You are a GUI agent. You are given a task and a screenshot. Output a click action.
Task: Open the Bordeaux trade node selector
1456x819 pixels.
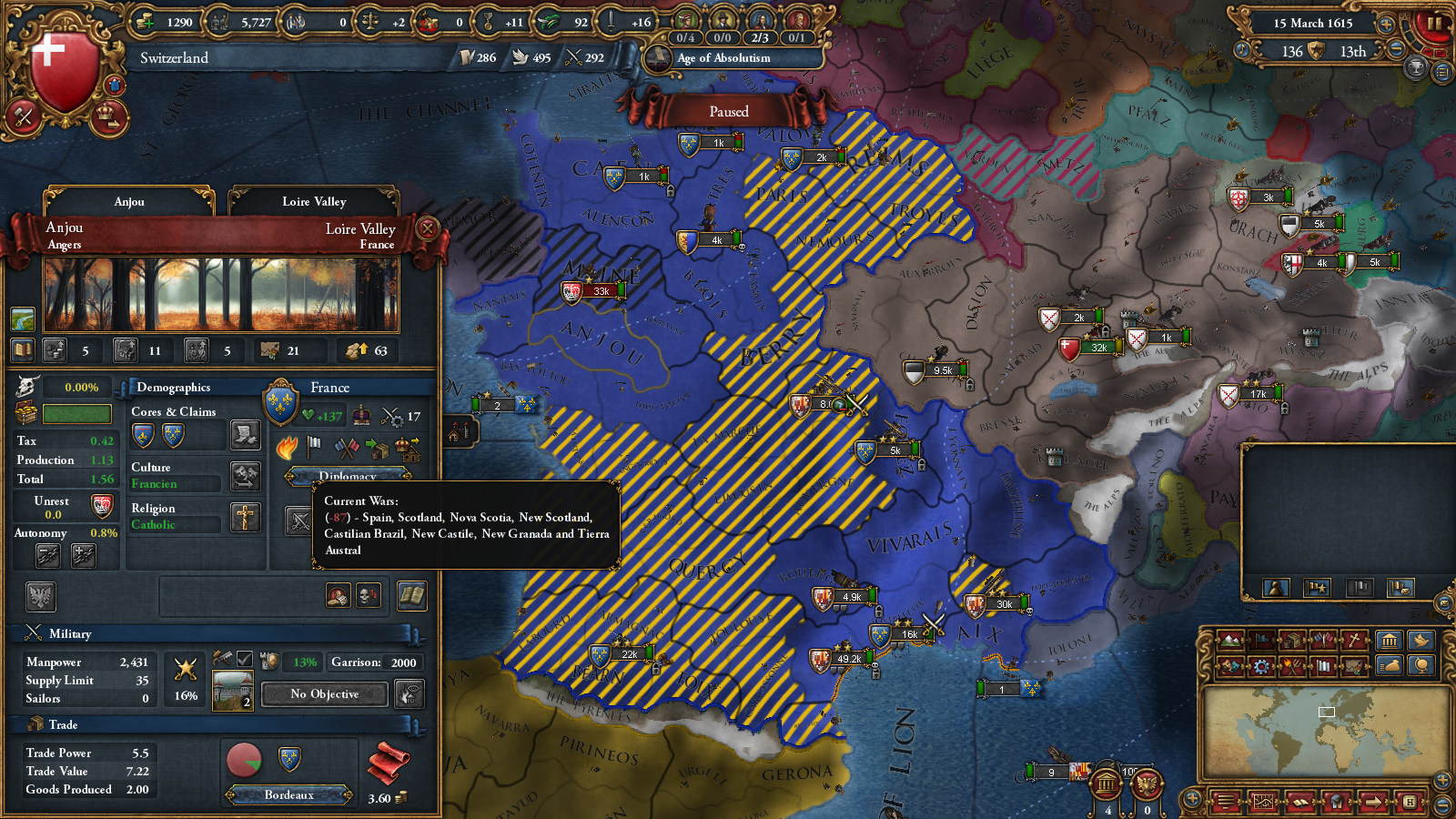click(291, 794)
